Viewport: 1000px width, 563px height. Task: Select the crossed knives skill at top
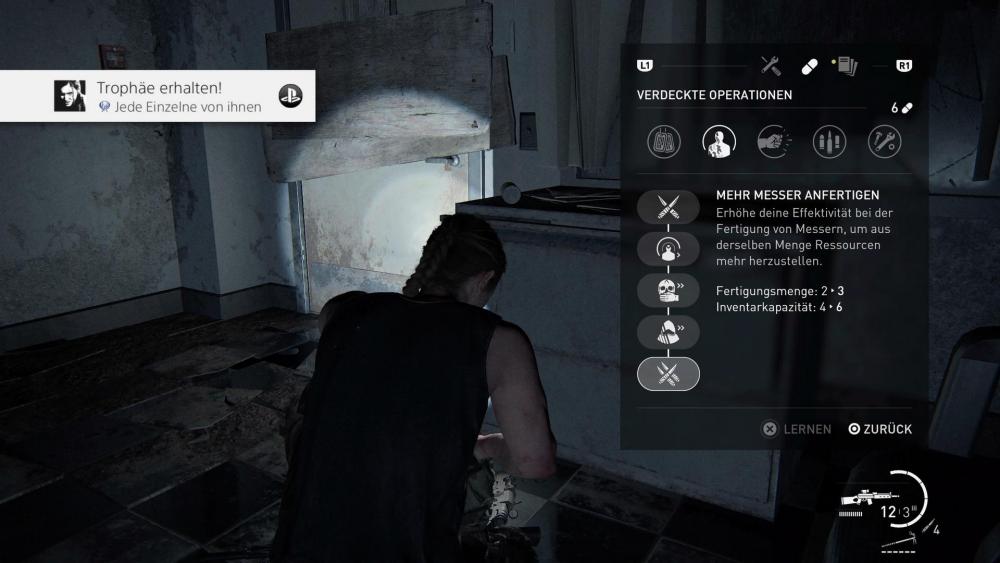pos(668,207)
